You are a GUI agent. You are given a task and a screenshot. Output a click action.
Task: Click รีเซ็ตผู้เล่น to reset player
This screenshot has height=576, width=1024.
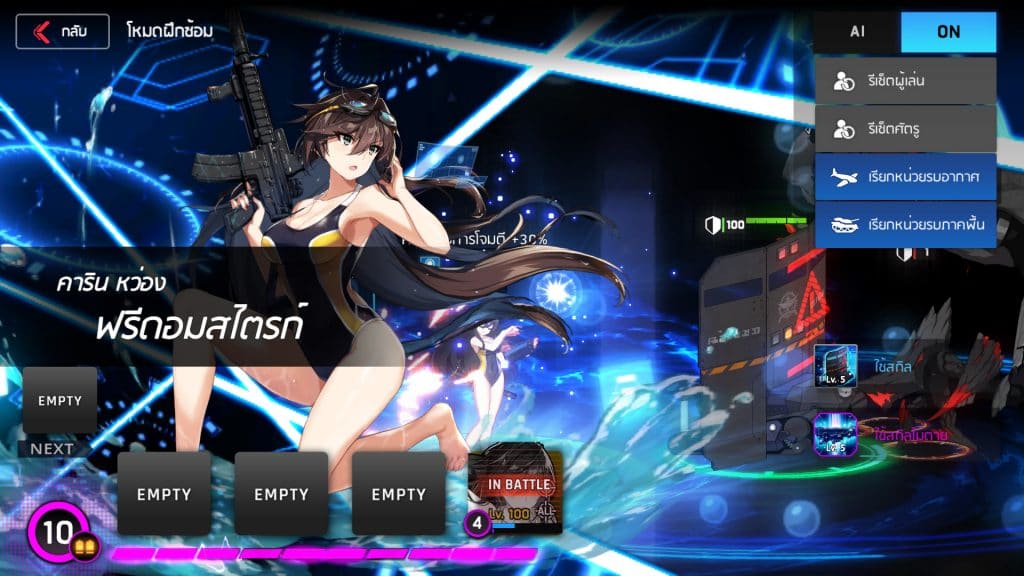coord(905,81)
